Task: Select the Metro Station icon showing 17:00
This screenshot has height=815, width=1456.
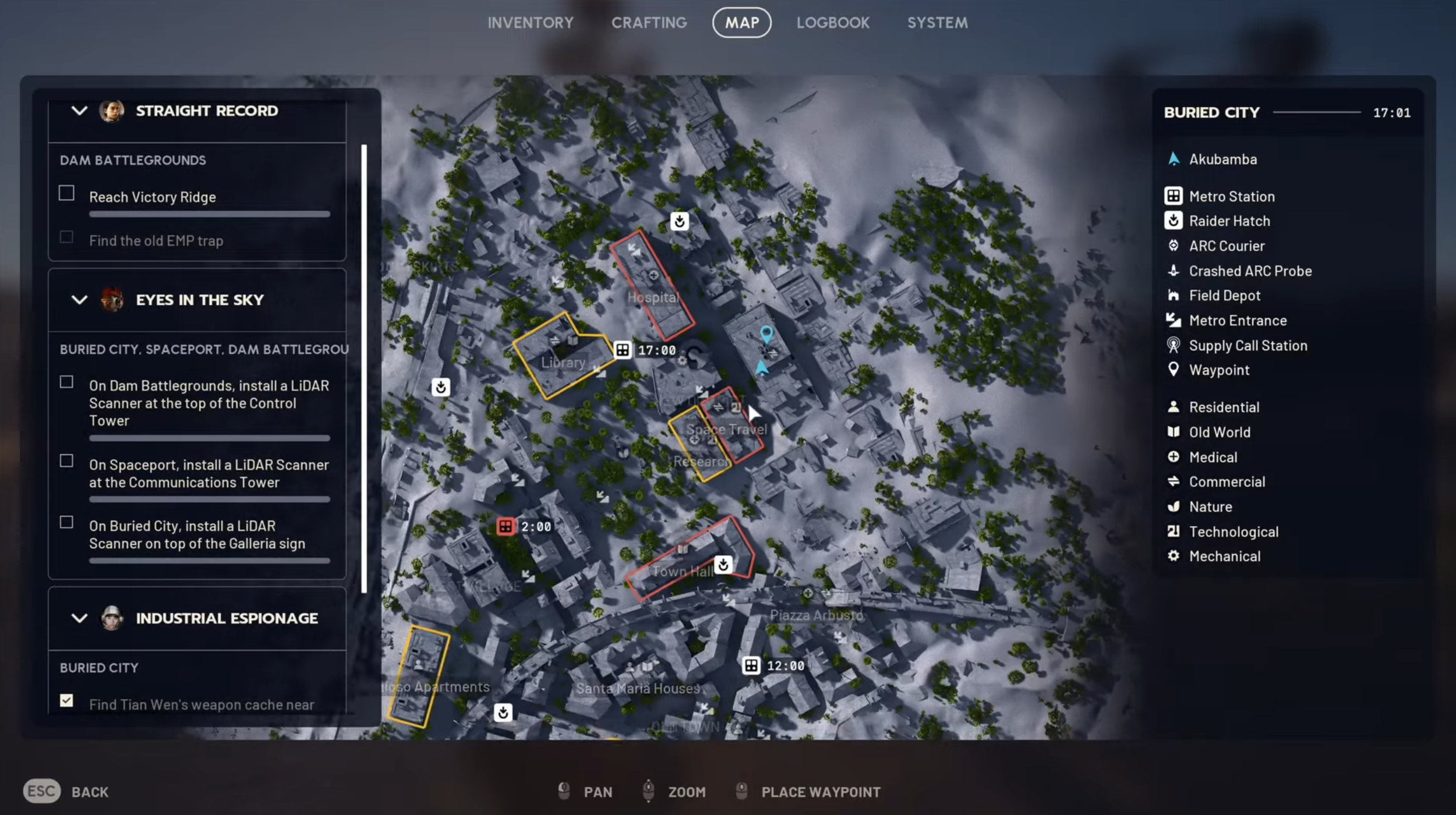Action: [x=623, y=350]
